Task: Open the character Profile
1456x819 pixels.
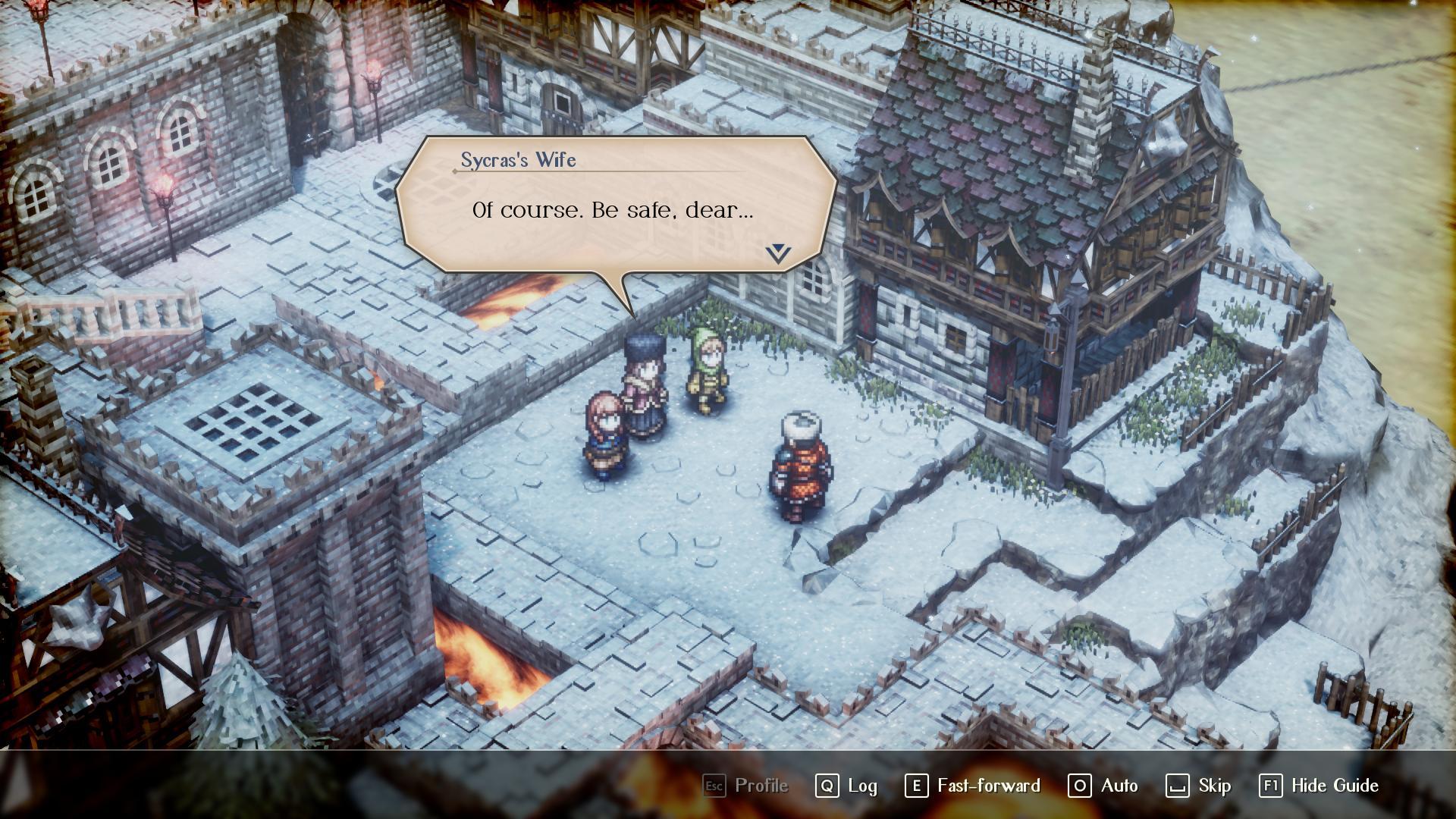Action: click(x=745, y=786)
